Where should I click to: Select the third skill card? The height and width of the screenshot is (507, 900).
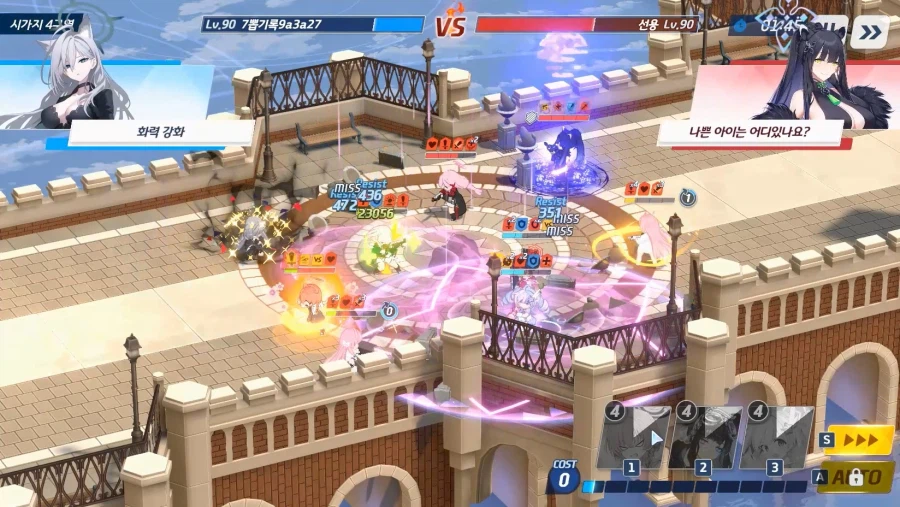click(775, 437)
